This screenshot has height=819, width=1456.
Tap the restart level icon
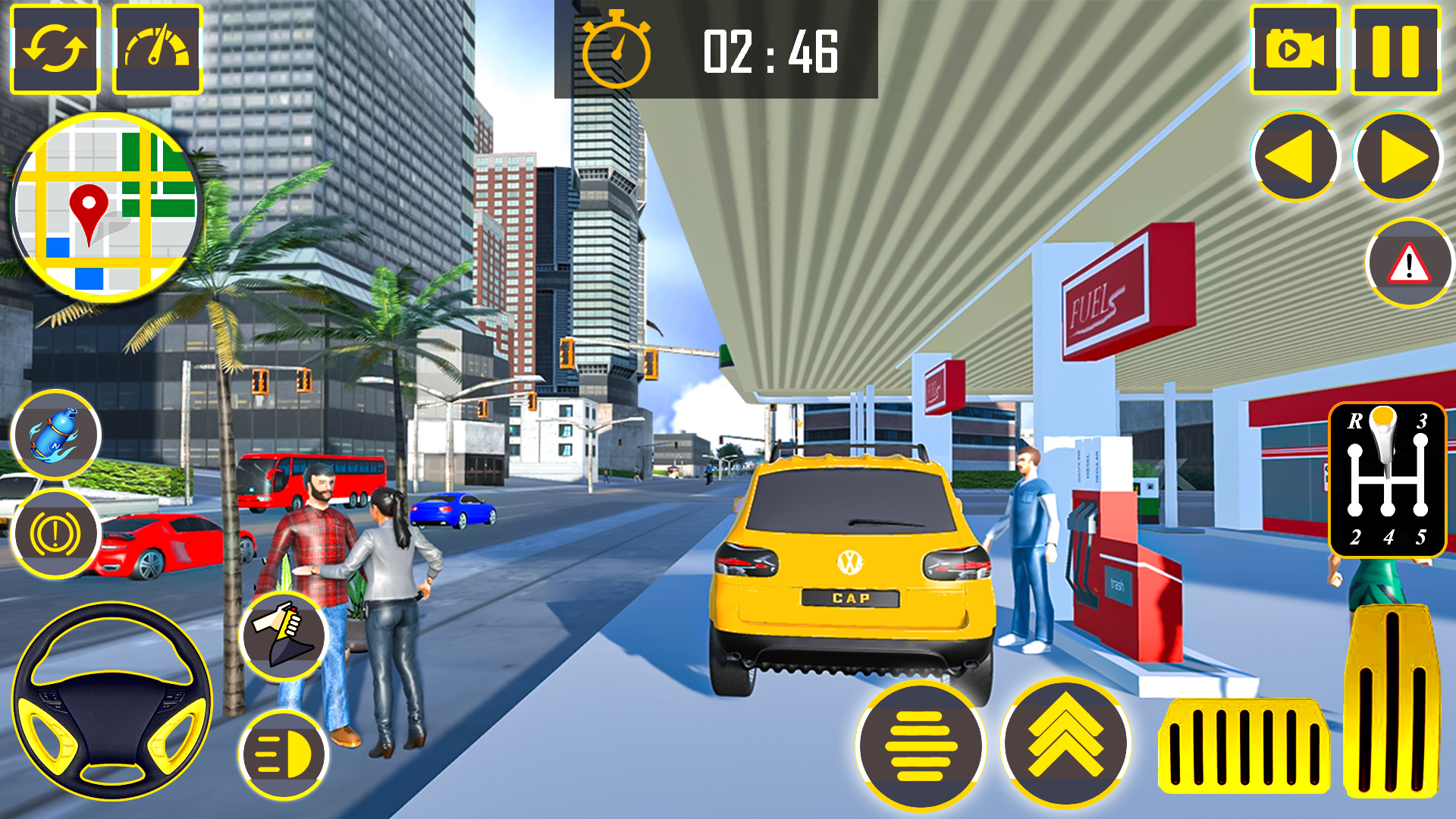tap(53, 50)
